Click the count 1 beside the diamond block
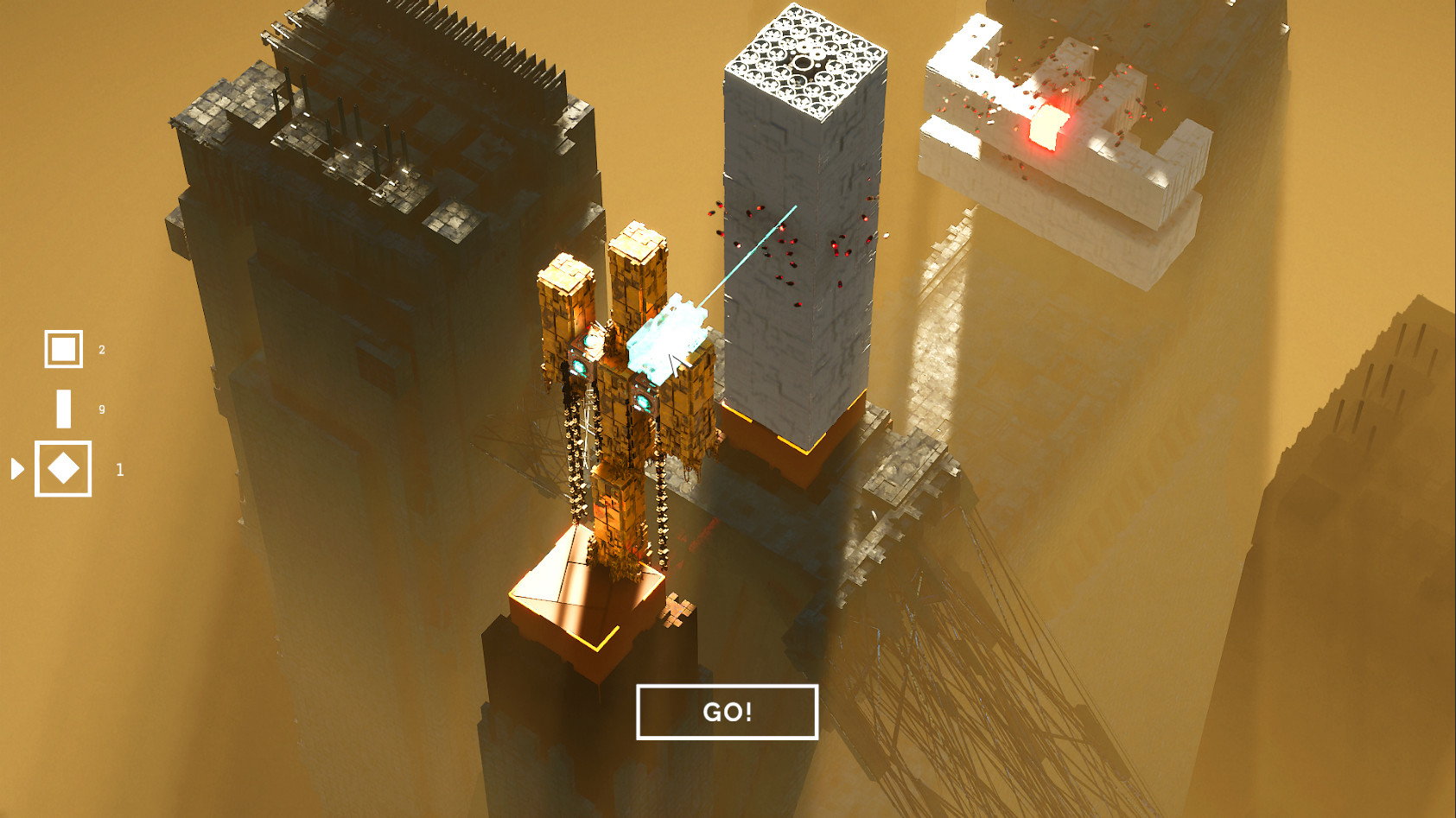This screenshot has width=1456, height=818. [x=120, y=471]
